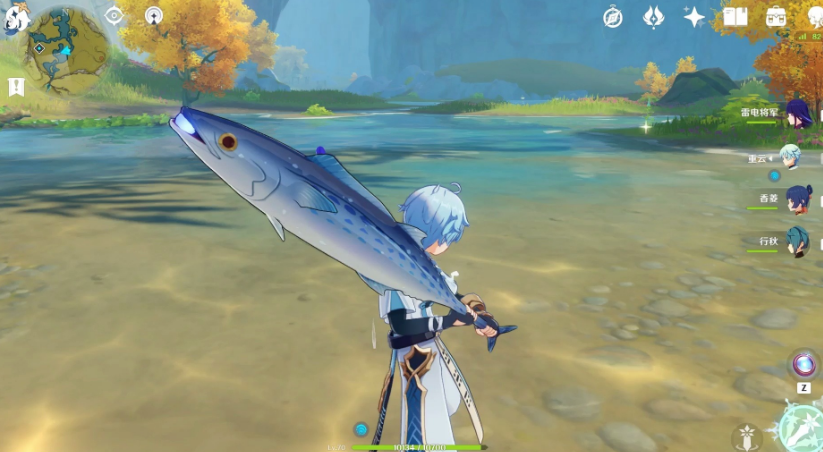
Task: Use the purple orb gadget
Action: pos(803,364)
